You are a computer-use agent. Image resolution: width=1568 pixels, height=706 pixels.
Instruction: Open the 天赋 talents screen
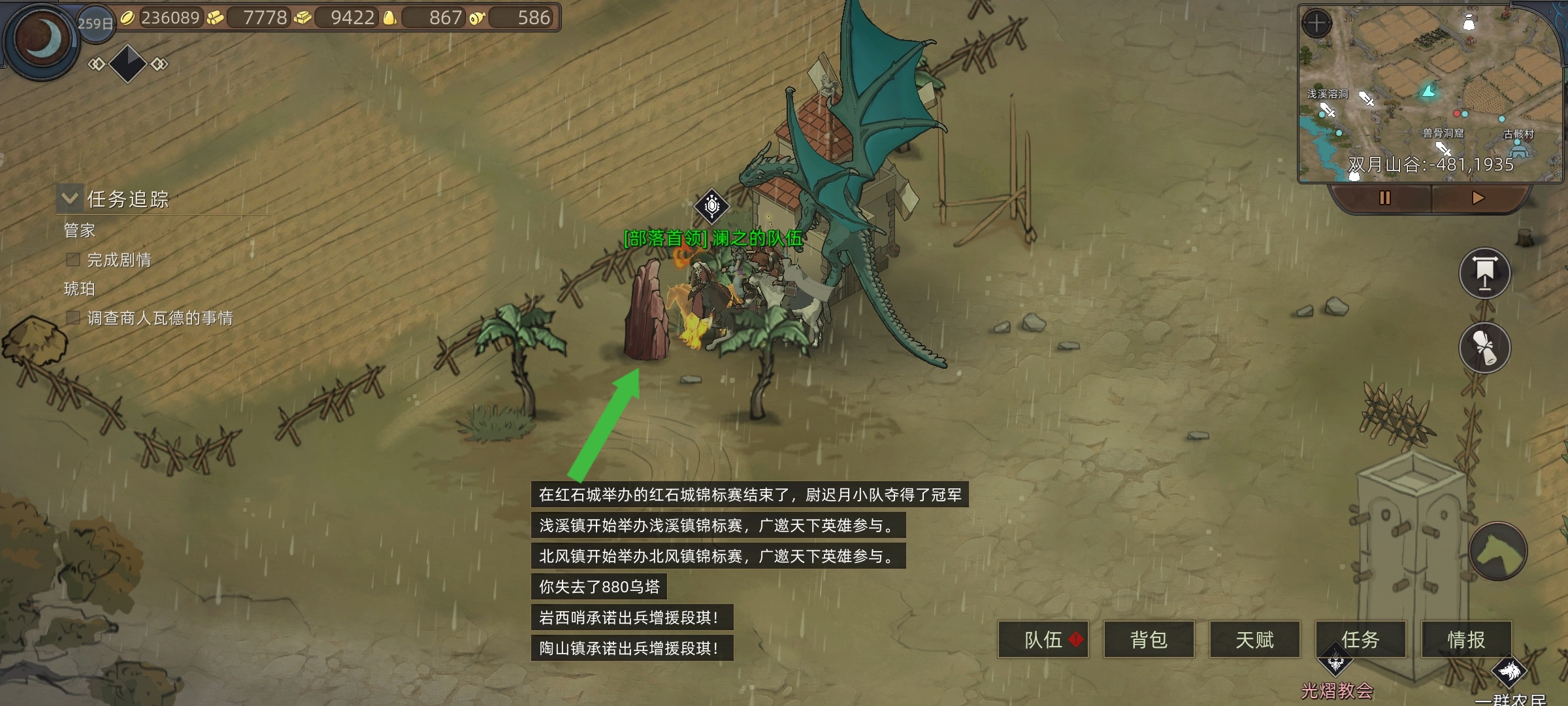coord(1254,639)
